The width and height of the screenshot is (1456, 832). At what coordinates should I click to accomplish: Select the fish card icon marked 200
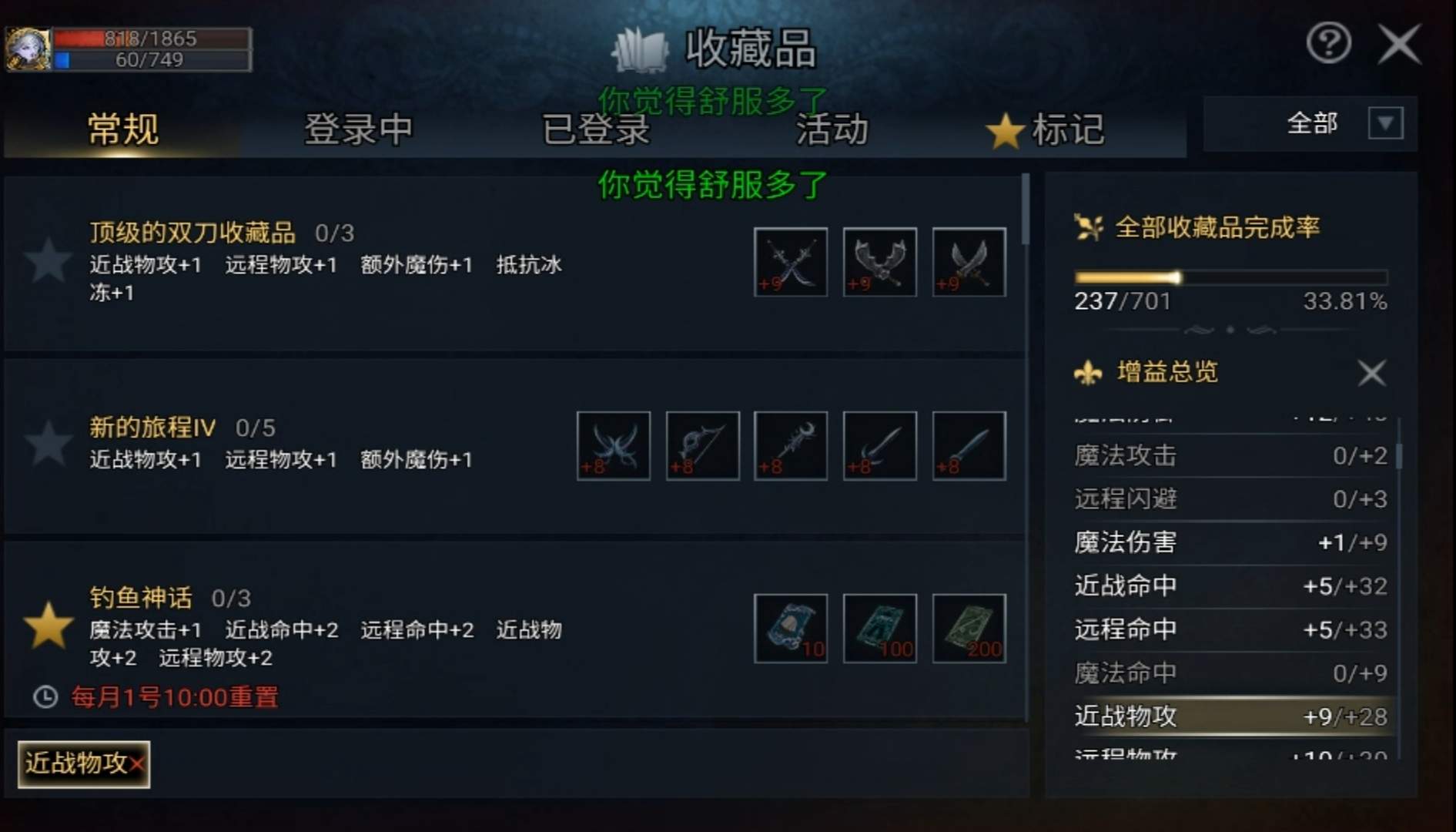click(969, 629)
